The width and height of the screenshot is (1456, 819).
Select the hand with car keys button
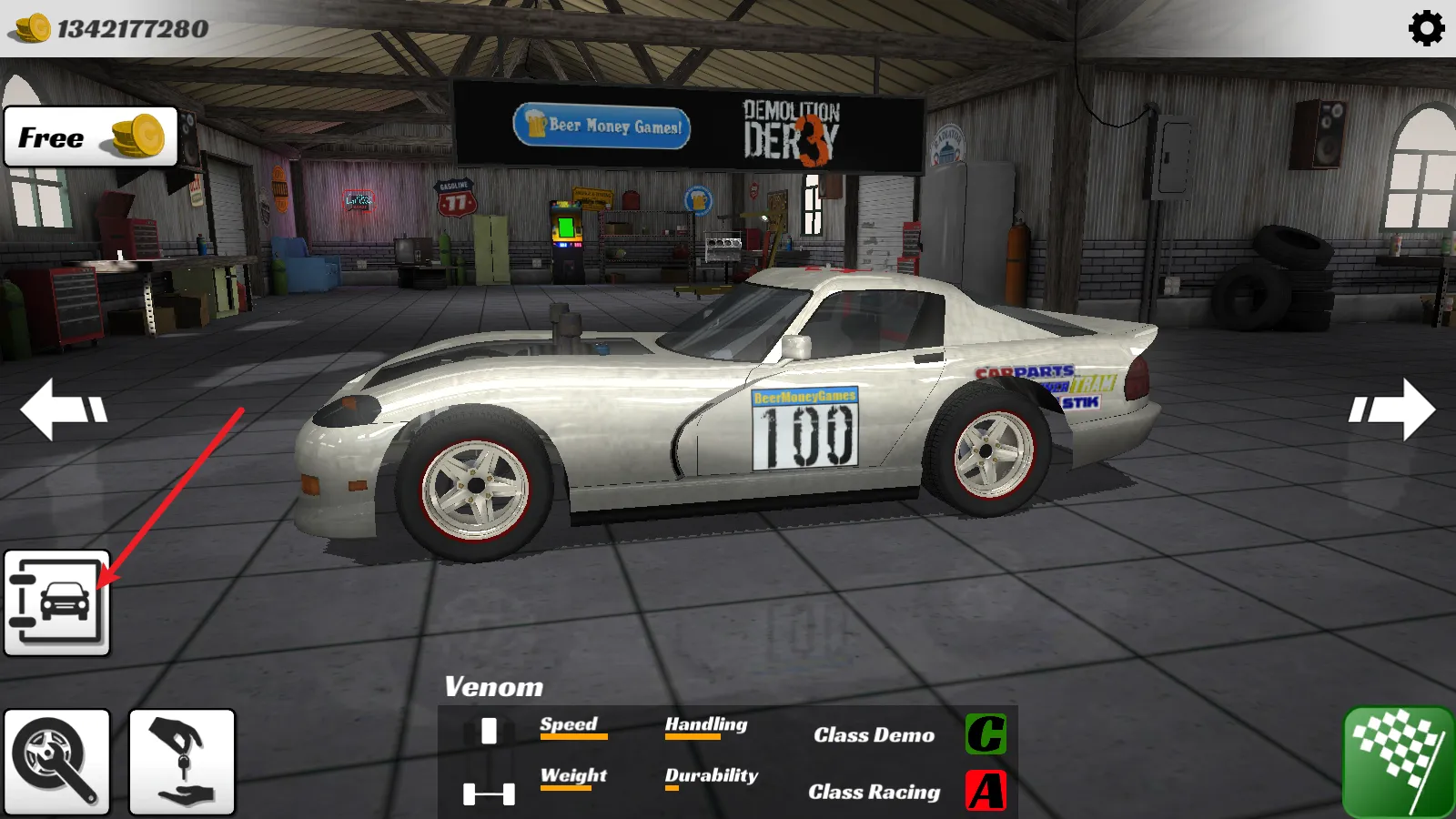pos(182,762)
